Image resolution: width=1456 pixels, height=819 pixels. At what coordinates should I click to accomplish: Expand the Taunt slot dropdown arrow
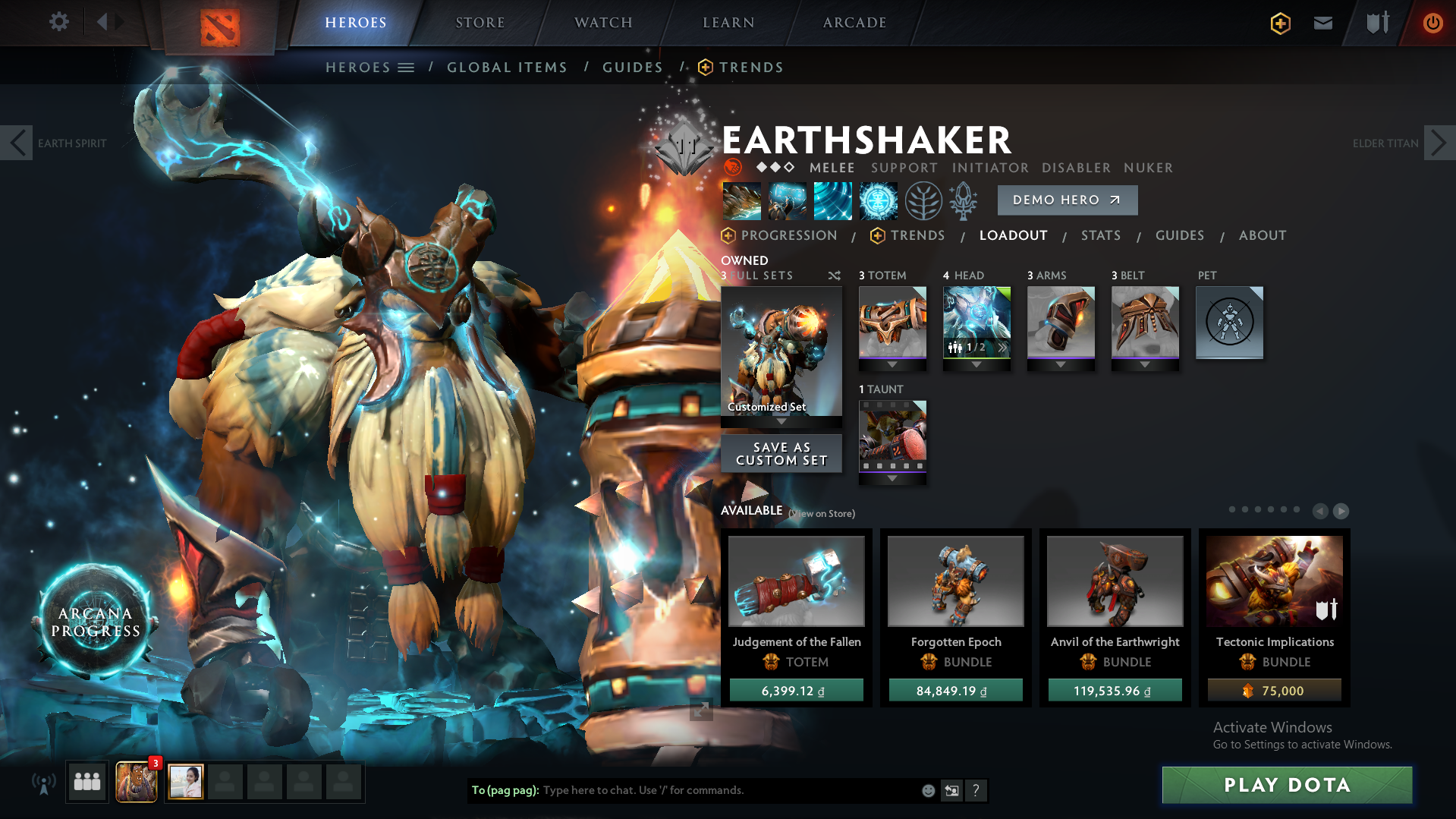pyautogui.click(x=892, y=480)
